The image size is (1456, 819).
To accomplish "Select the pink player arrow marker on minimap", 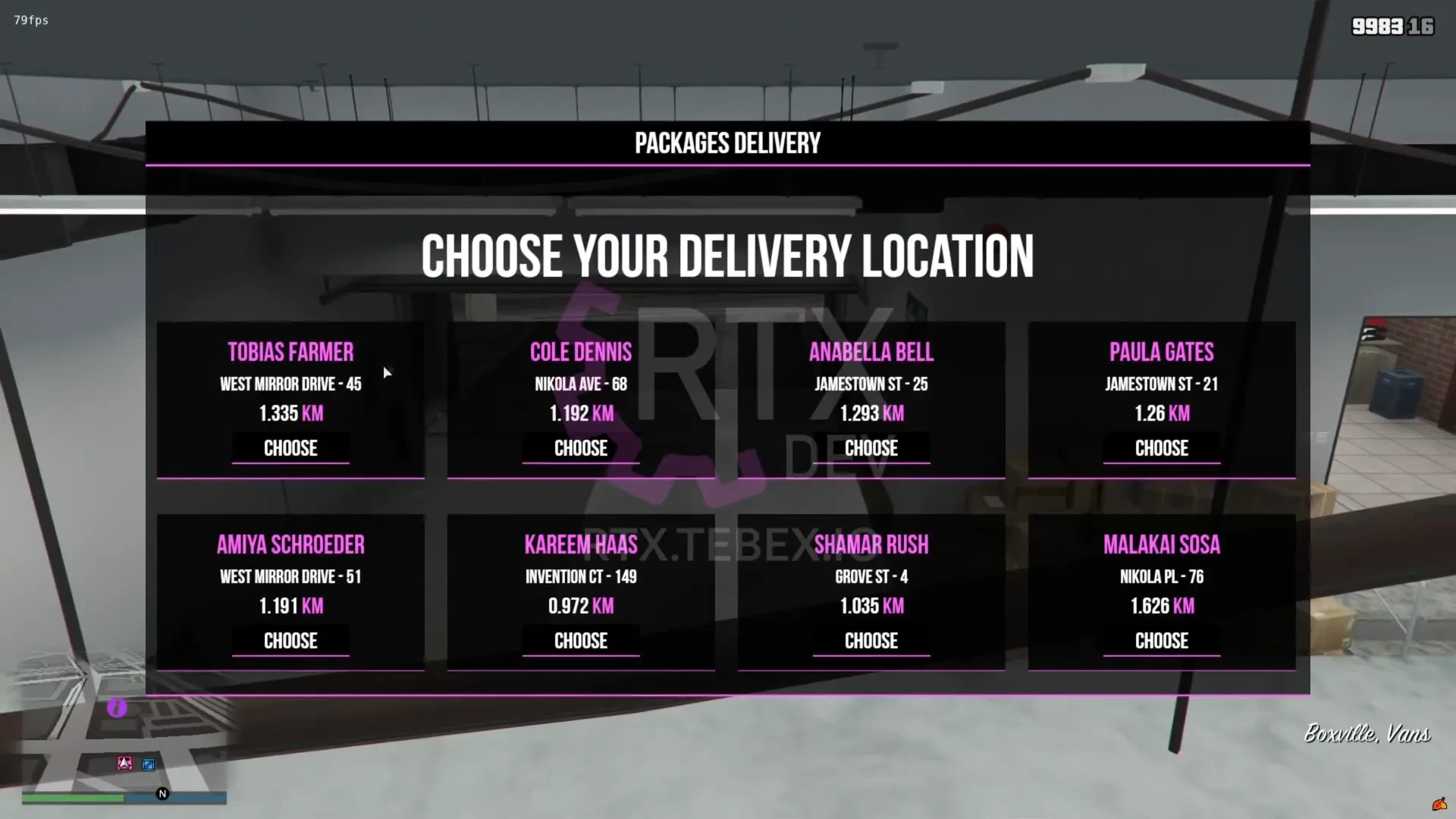I will pos(124,764).
